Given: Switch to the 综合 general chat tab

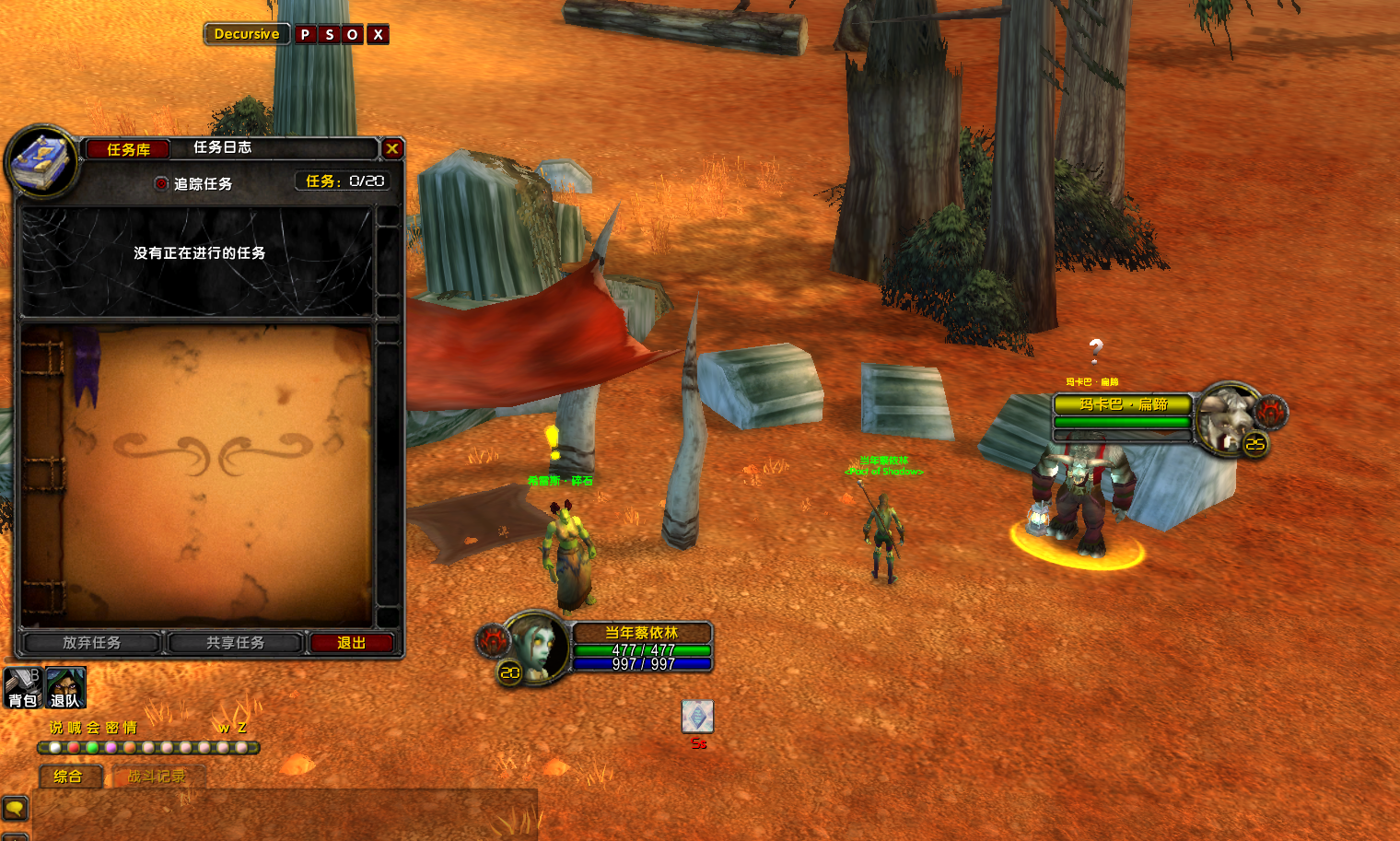Looking at the screenshot, I should 68,777.
